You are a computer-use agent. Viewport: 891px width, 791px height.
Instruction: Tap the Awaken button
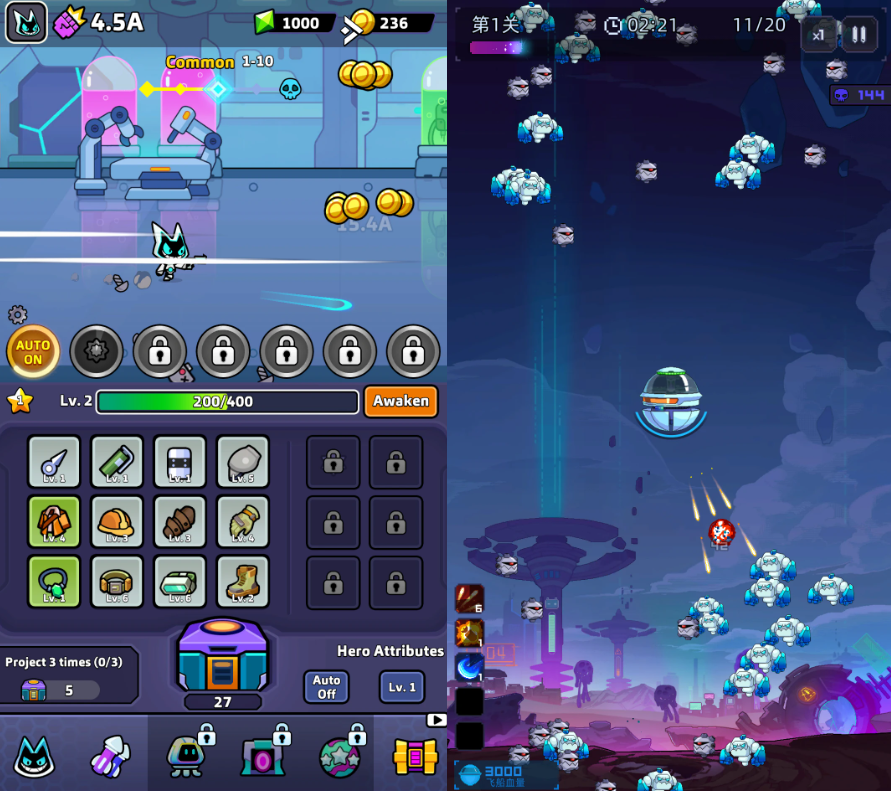[401, 401]
